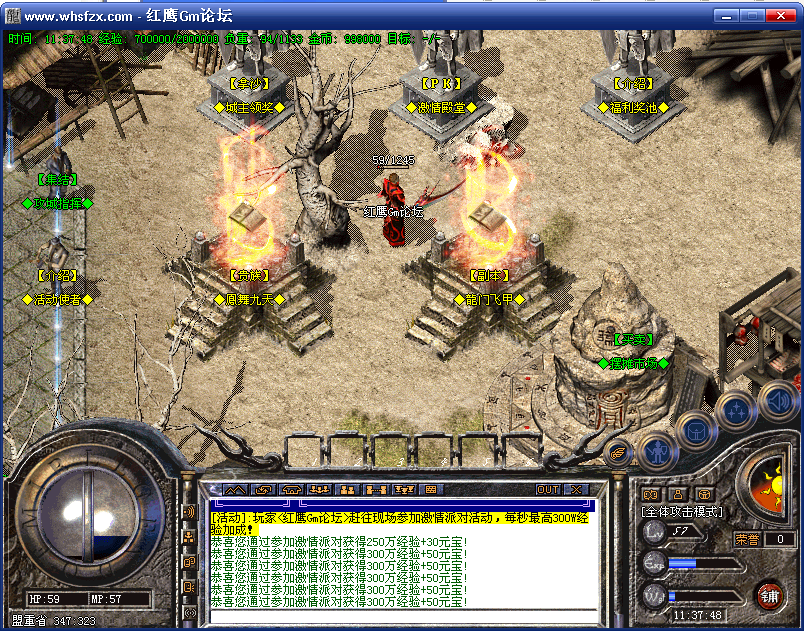Screen dimensions: 804x631
Task: Switch the 全体攻击模式 attack mode label
Action: click(x=682, y=511)
